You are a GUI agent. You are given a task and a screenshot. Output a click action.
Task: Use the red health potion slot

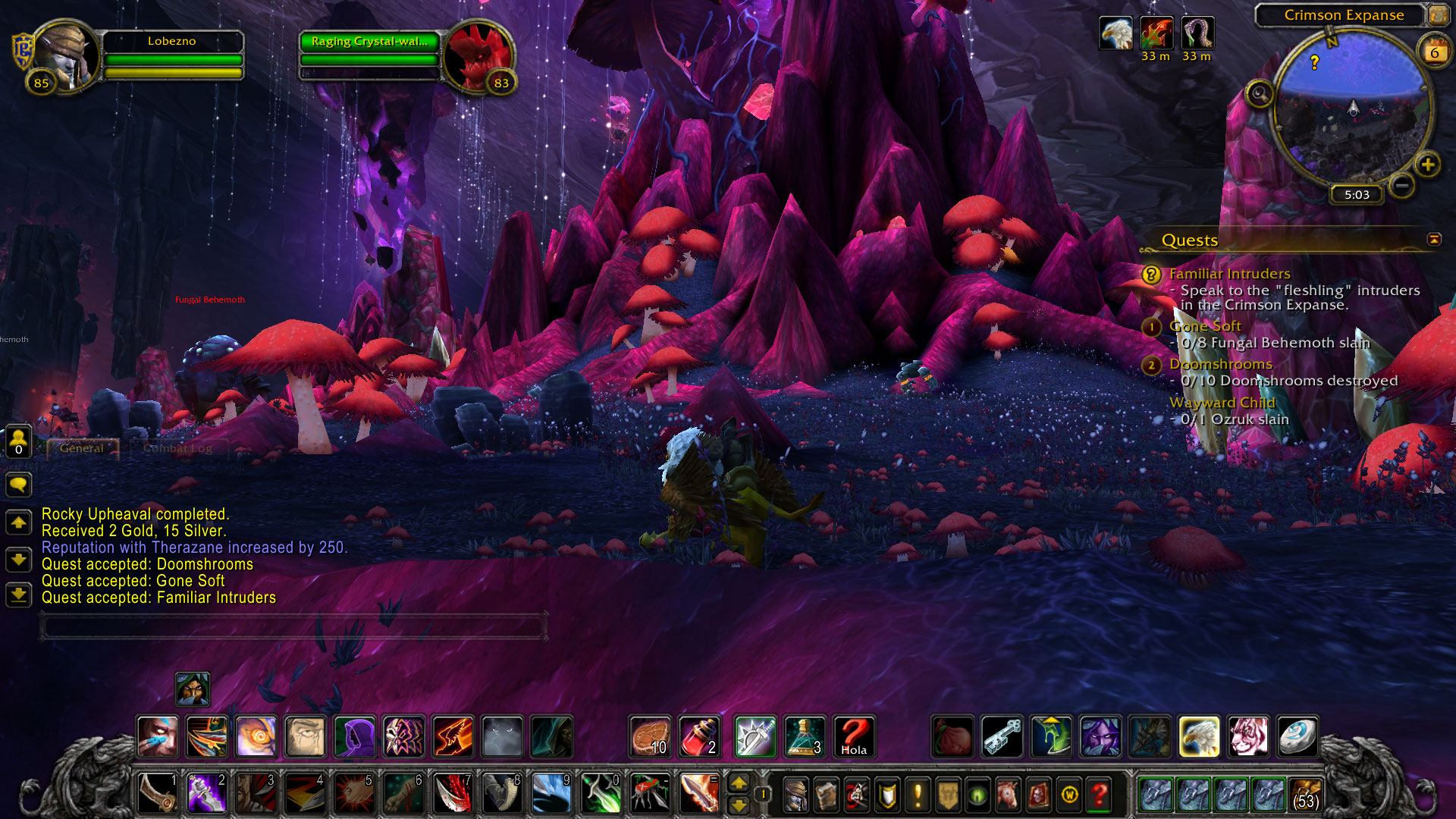coord(699,736)
